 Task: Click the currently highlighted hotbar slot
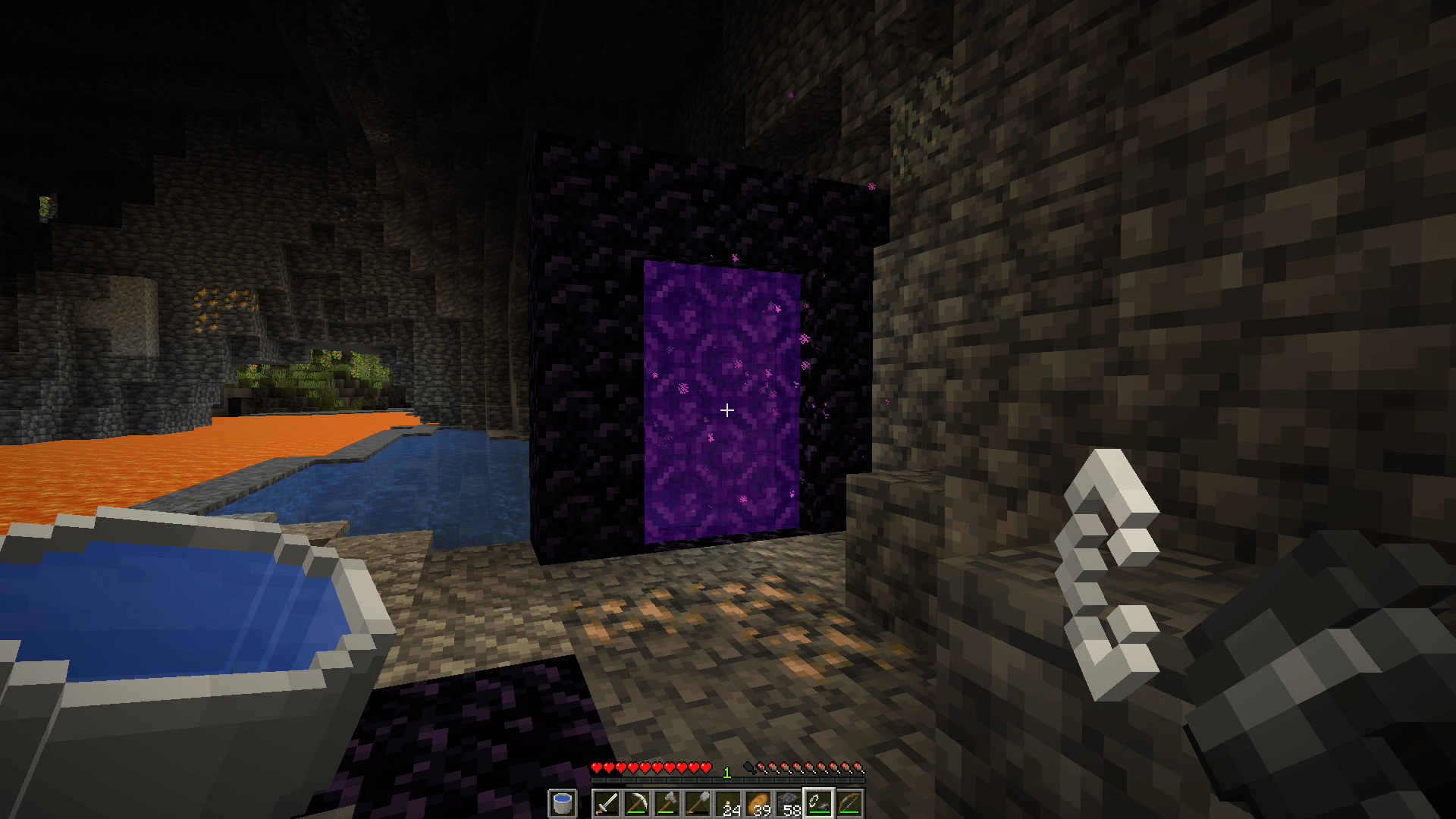821,802
